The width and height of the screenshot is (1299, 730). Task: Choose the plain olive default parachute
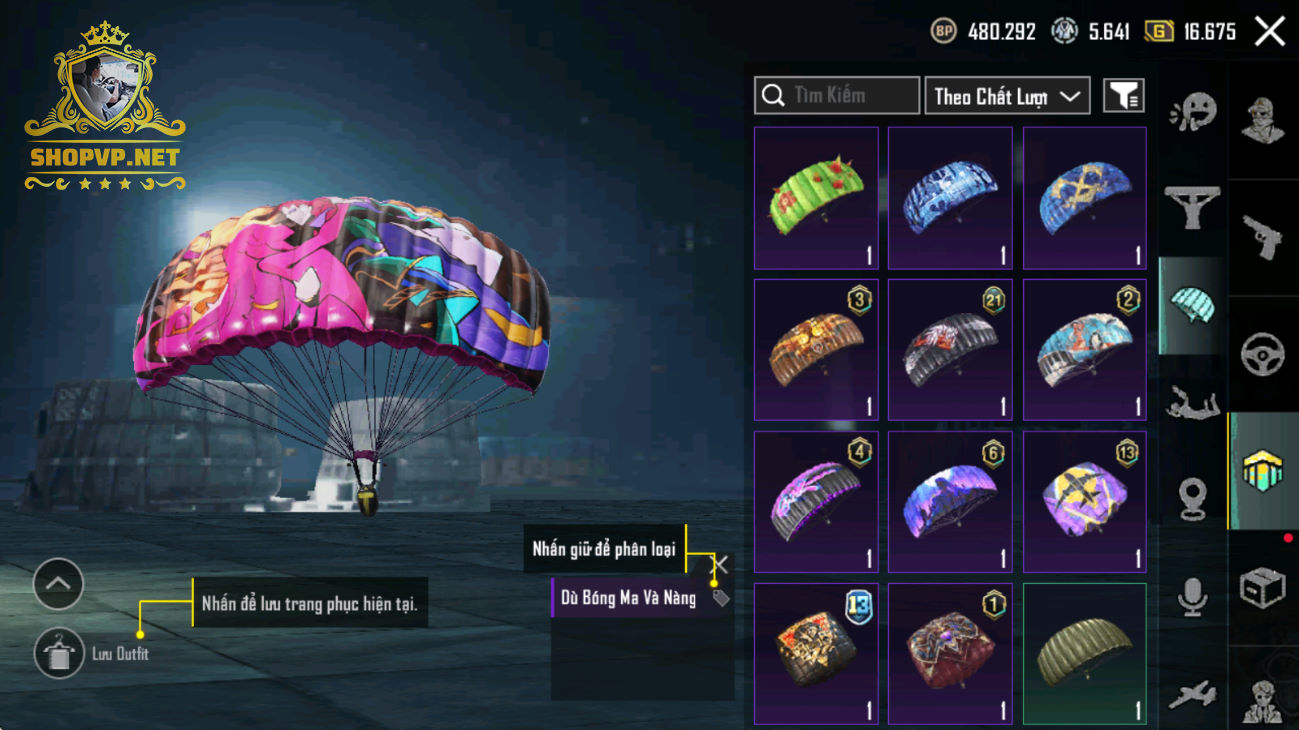point(1084,654)
